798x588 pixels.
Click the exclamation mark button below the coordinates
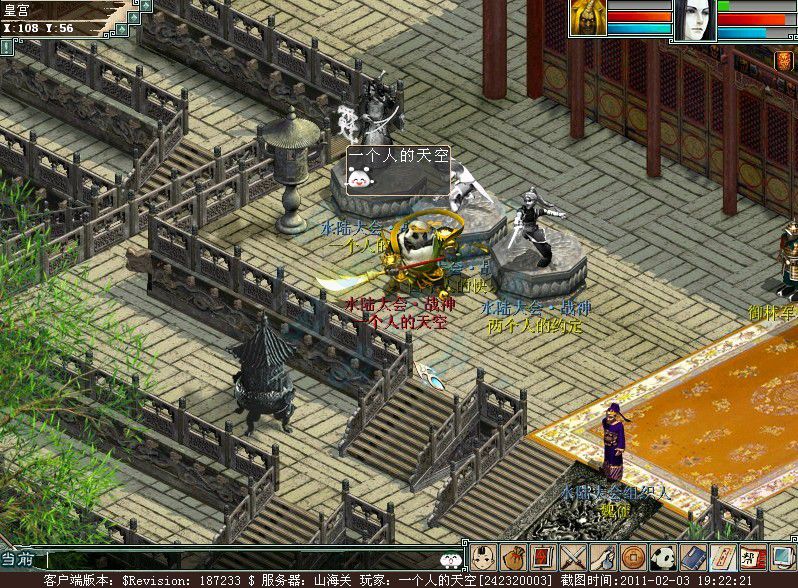[x=7, y=46]
